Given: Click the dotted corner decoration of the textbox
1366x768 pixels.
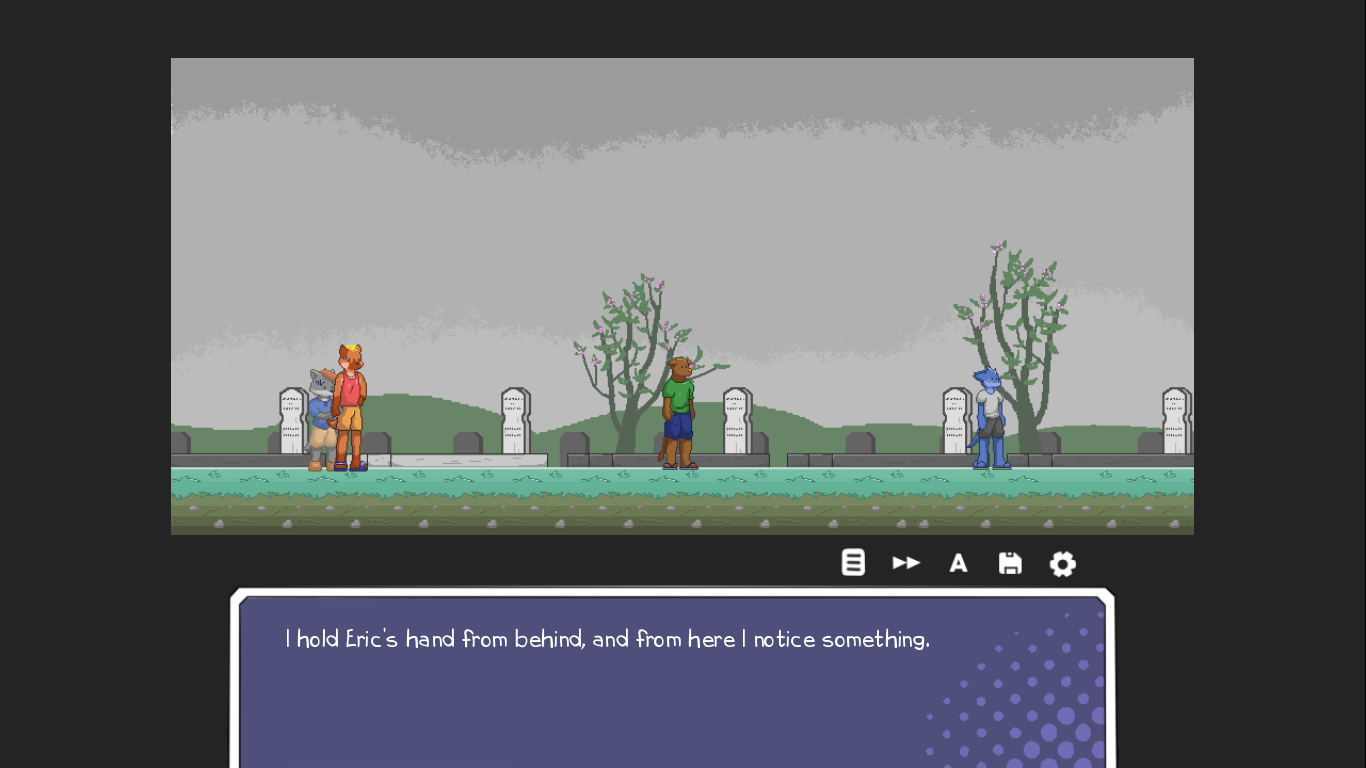Looking at the screenshot, I should click(1040, 720).
